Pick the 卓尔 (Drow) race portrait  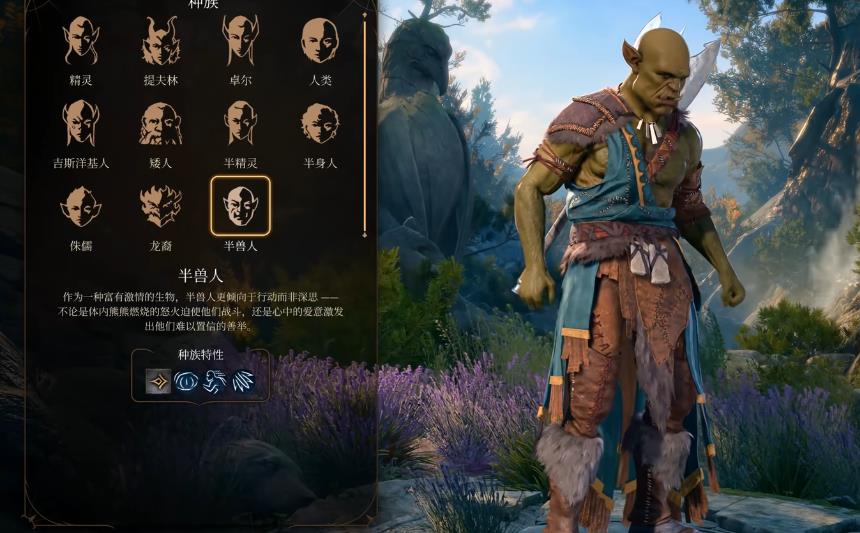click(240, 42)
